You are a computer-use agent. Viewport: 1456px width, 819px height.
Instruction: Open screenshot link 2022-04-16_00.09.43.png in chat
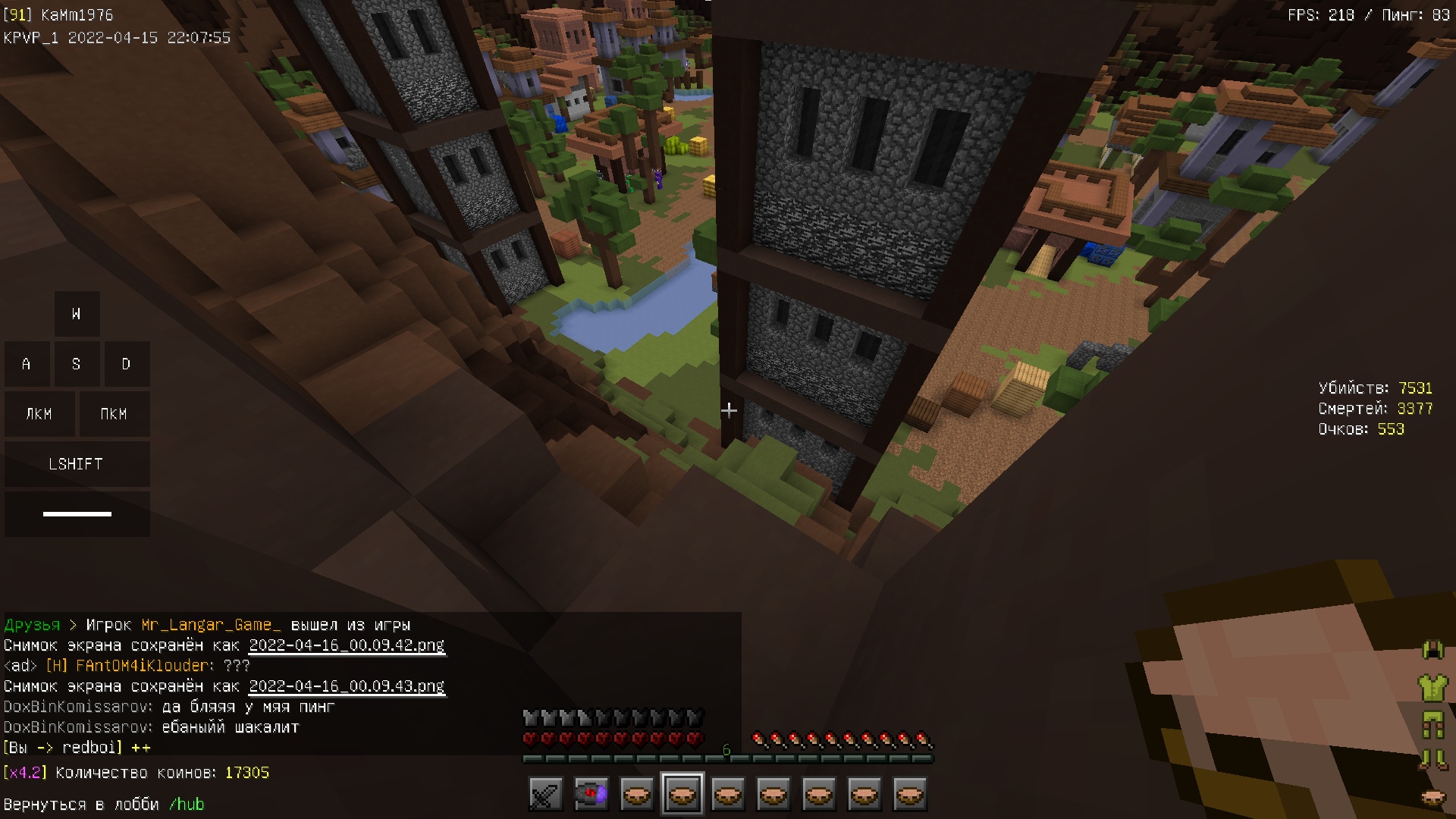tap(347, 686)
